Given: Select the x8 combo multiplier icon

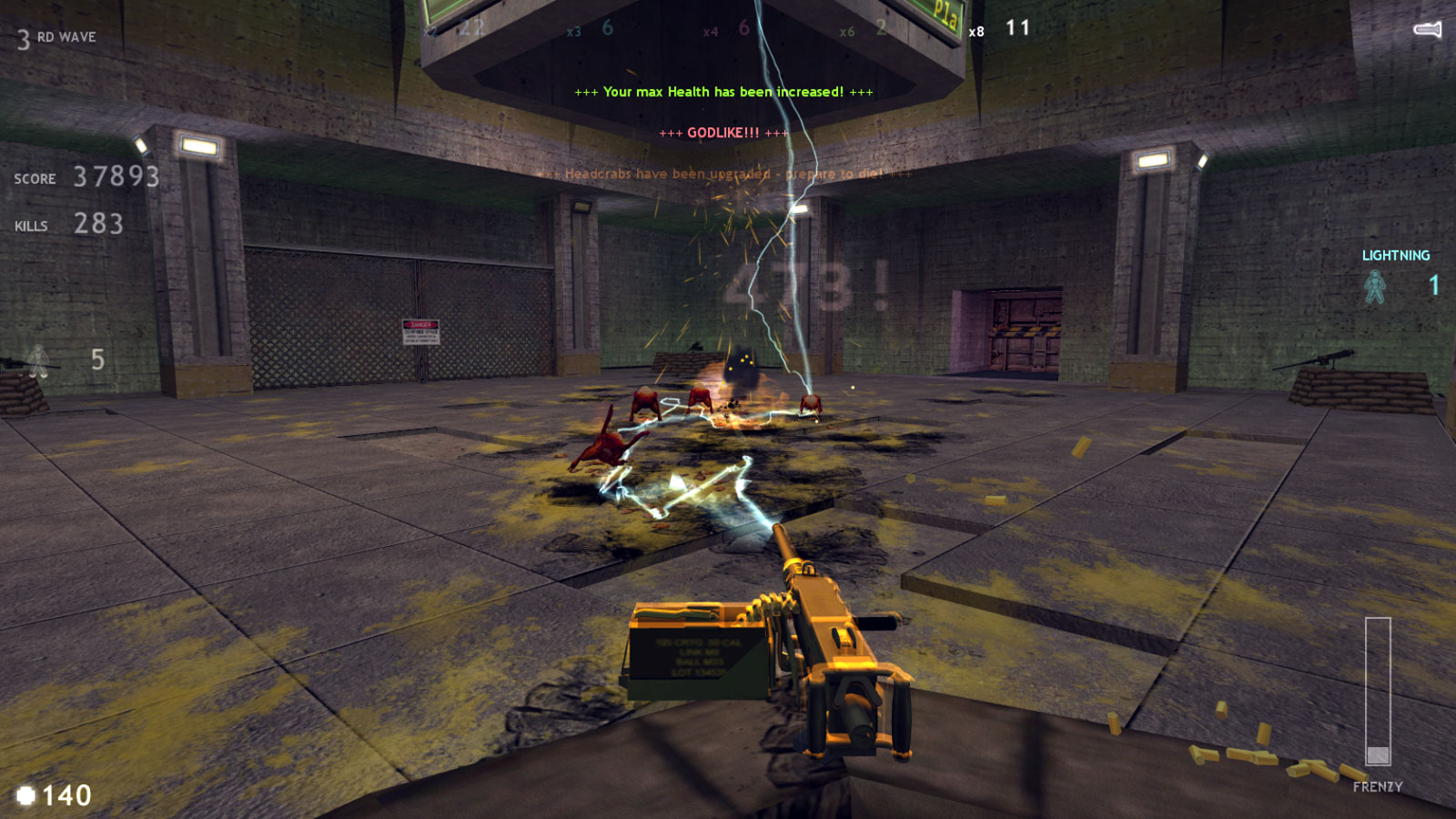Looking at the screenshot, I should tap(976, 30).
